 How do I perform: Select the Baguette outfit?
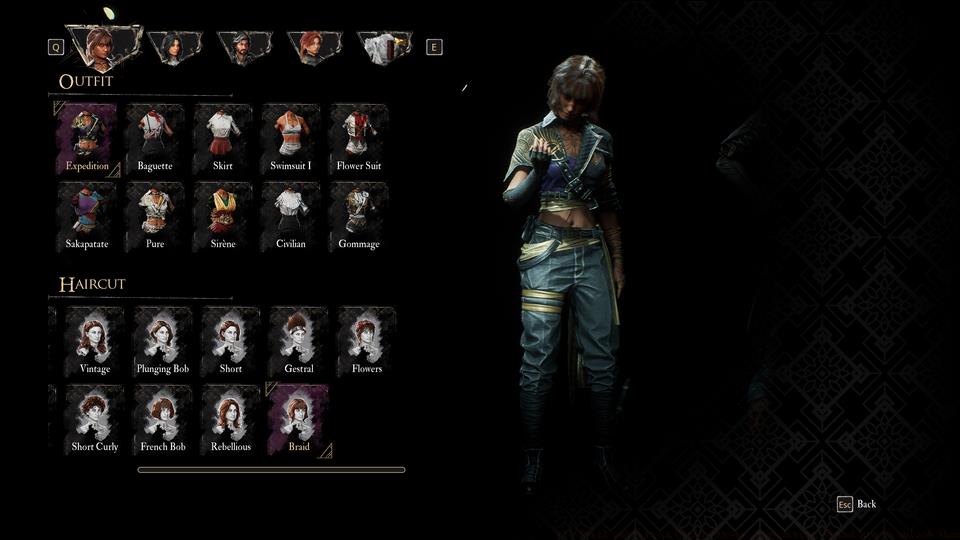coord(155,138)
